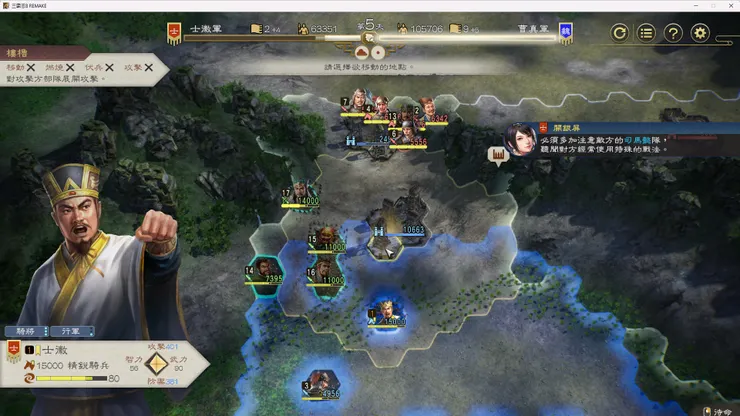Select the enemy unit numbered 7

point(353,107)
